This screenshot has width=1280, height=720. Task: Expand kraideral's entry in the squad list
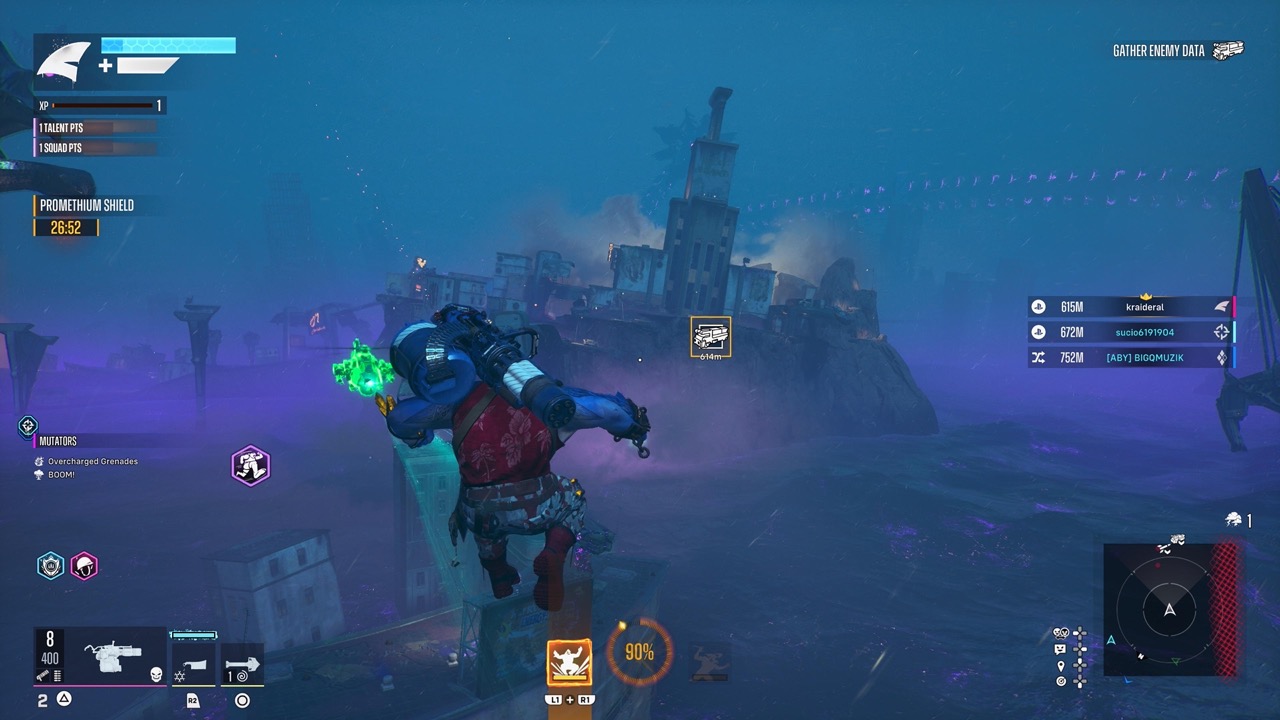click(1140, 307)
